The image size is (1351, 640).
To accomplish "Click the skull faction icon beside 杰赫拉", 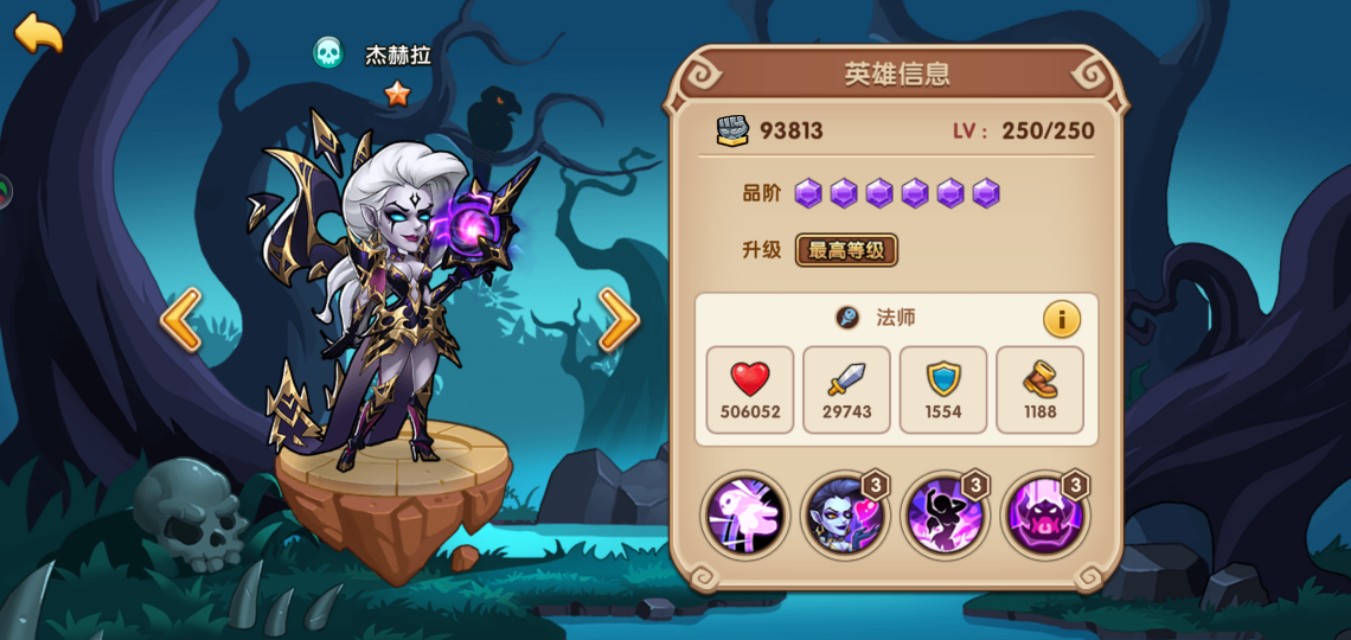I will tap(328, 53).
